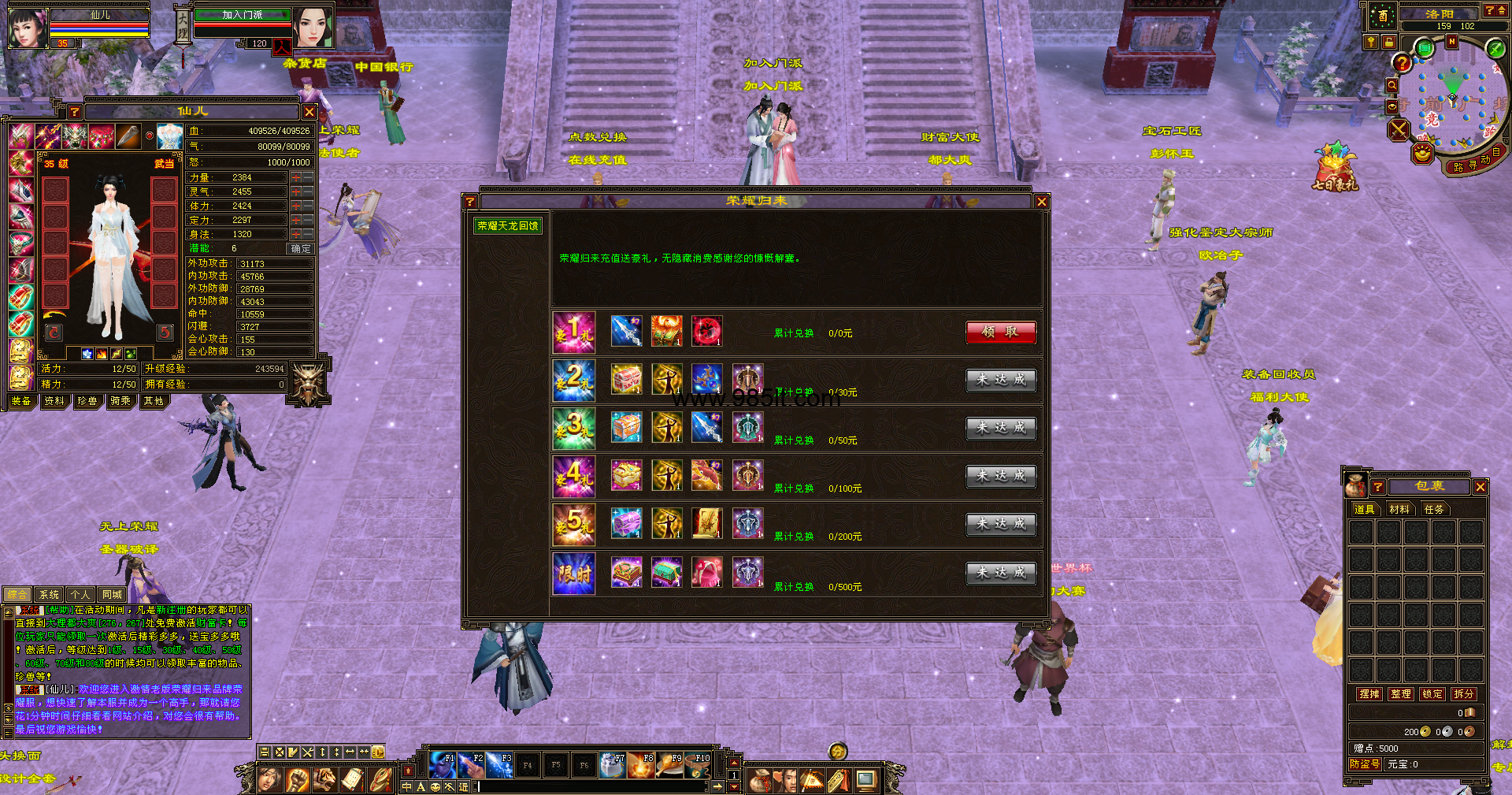The height and width of the screenshot is (795, 1512).
Task: Add a point to 力量 strength
Action: 296,178
